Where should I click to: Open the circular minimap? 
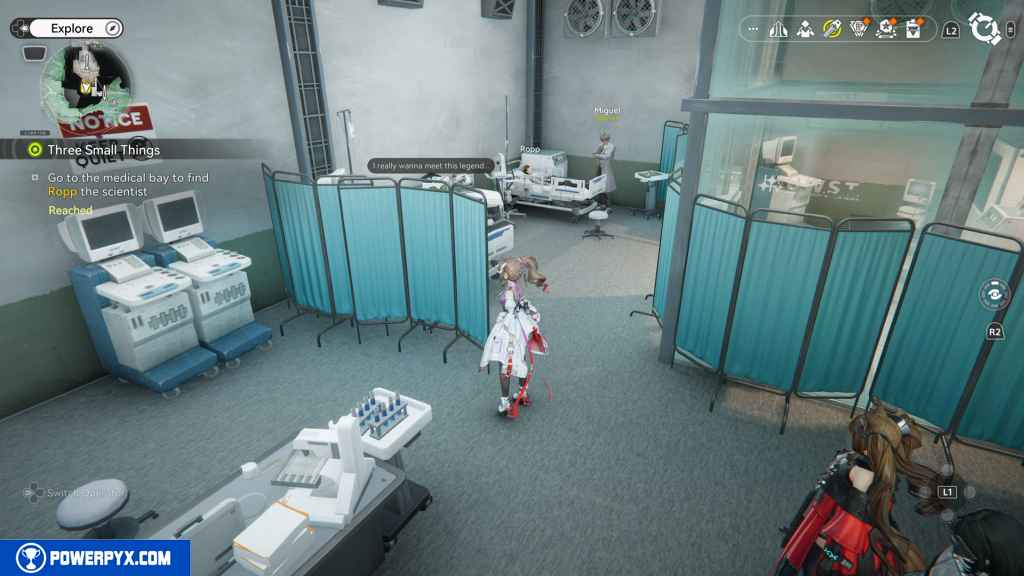[x=87, y=88]
